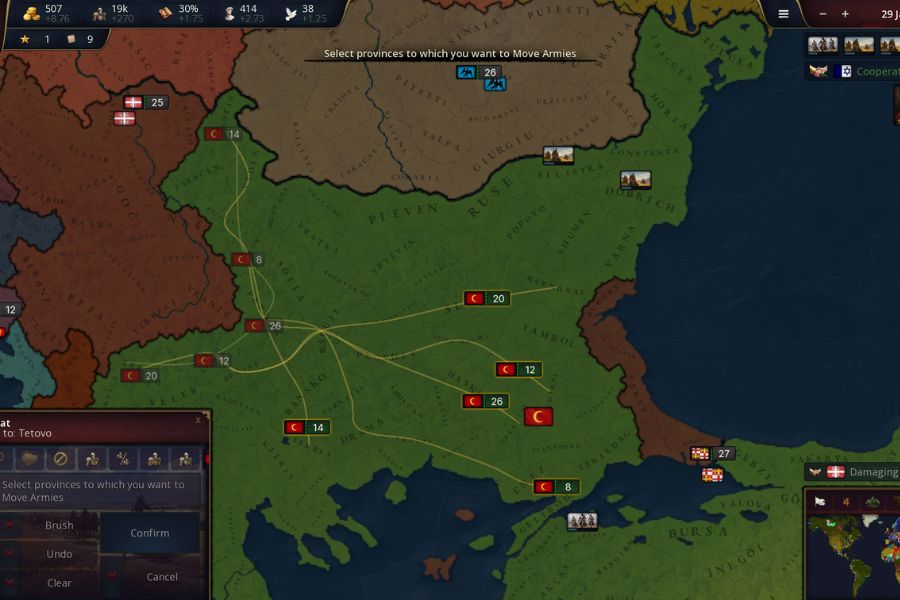Click the crossed-circle icon in the army toolbar
Image resolution: width=900 pixels, height=600 pixels.
coord(60,459)
